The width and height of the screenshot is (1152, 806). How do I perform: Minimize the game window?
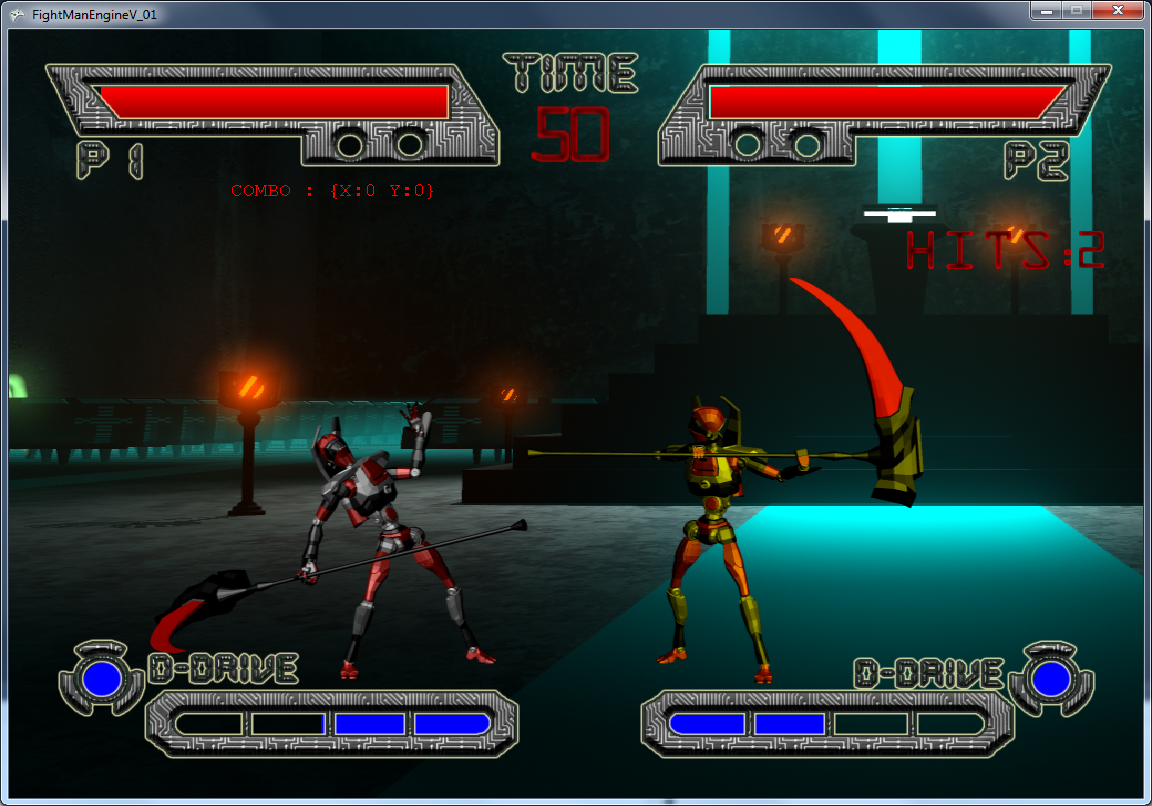pos(1048,10)
